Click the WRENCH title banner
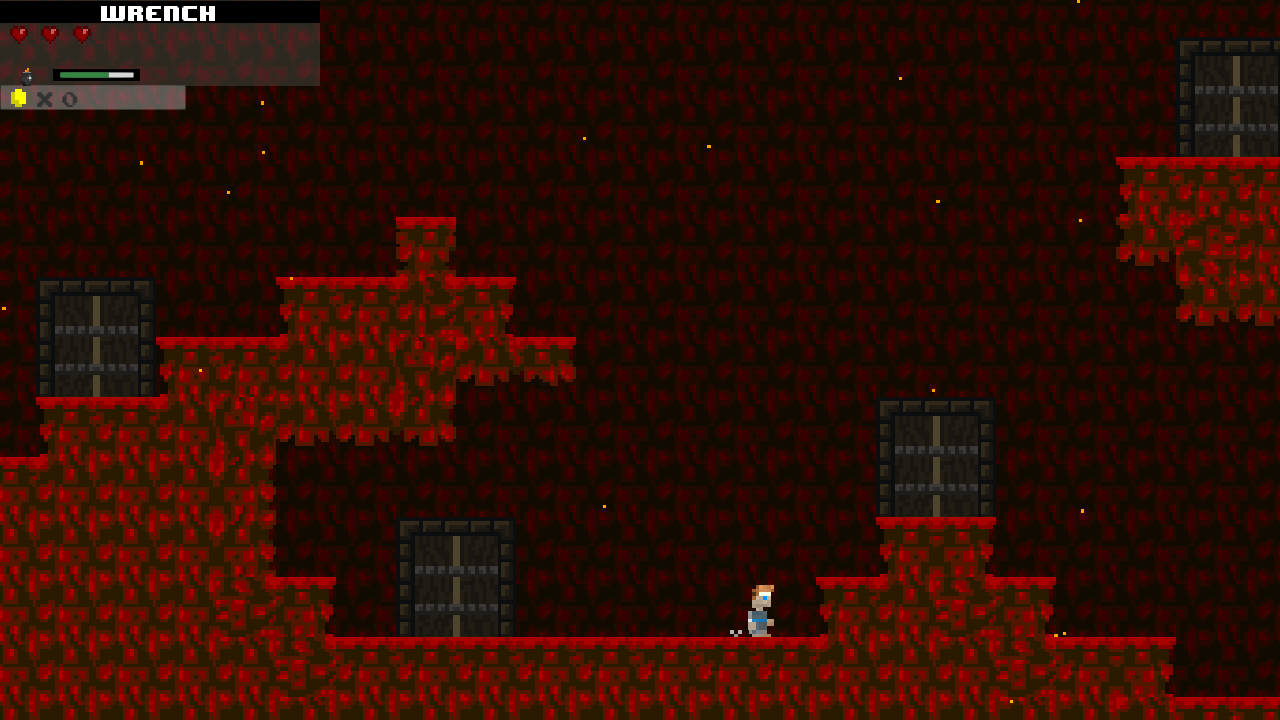 pos(157,12)
